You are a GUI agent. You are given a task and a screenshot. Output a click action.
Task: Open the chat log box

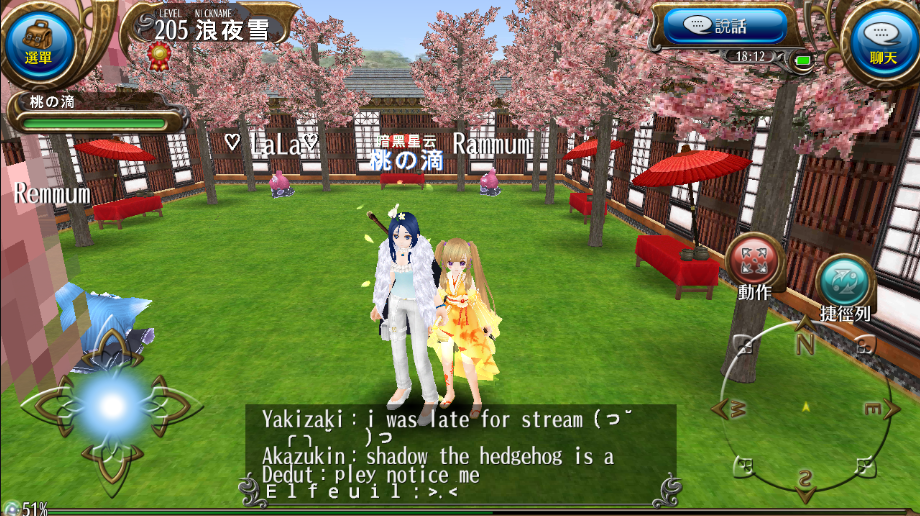461,453
